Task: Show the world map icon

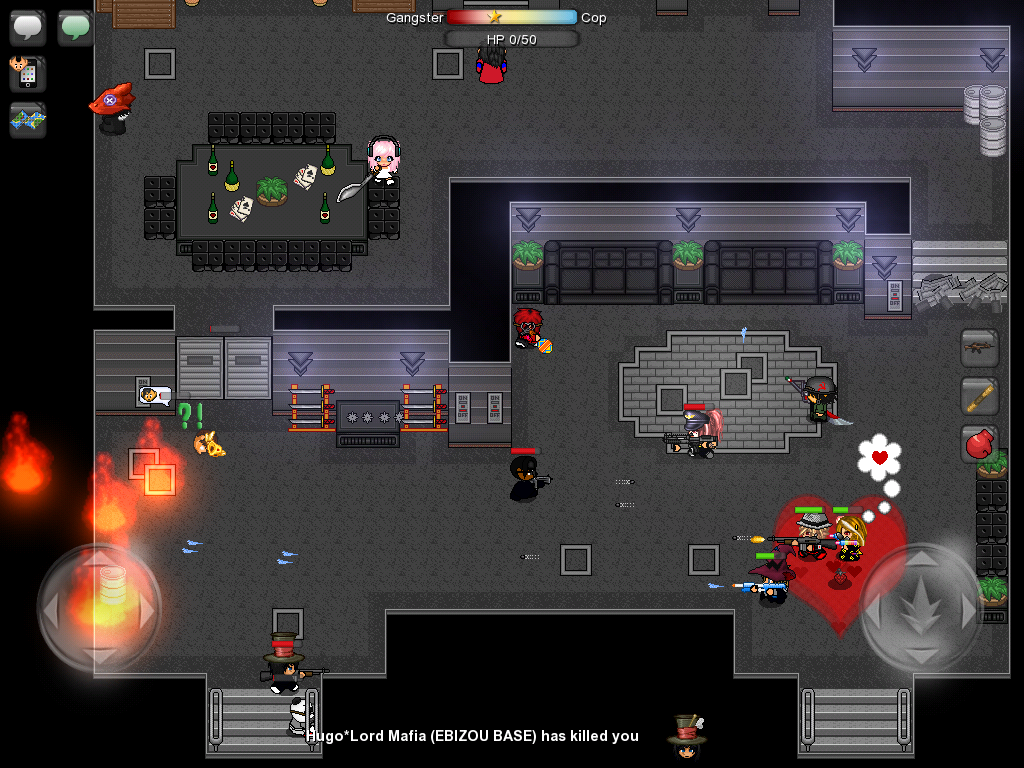Action: click(28, 119)
